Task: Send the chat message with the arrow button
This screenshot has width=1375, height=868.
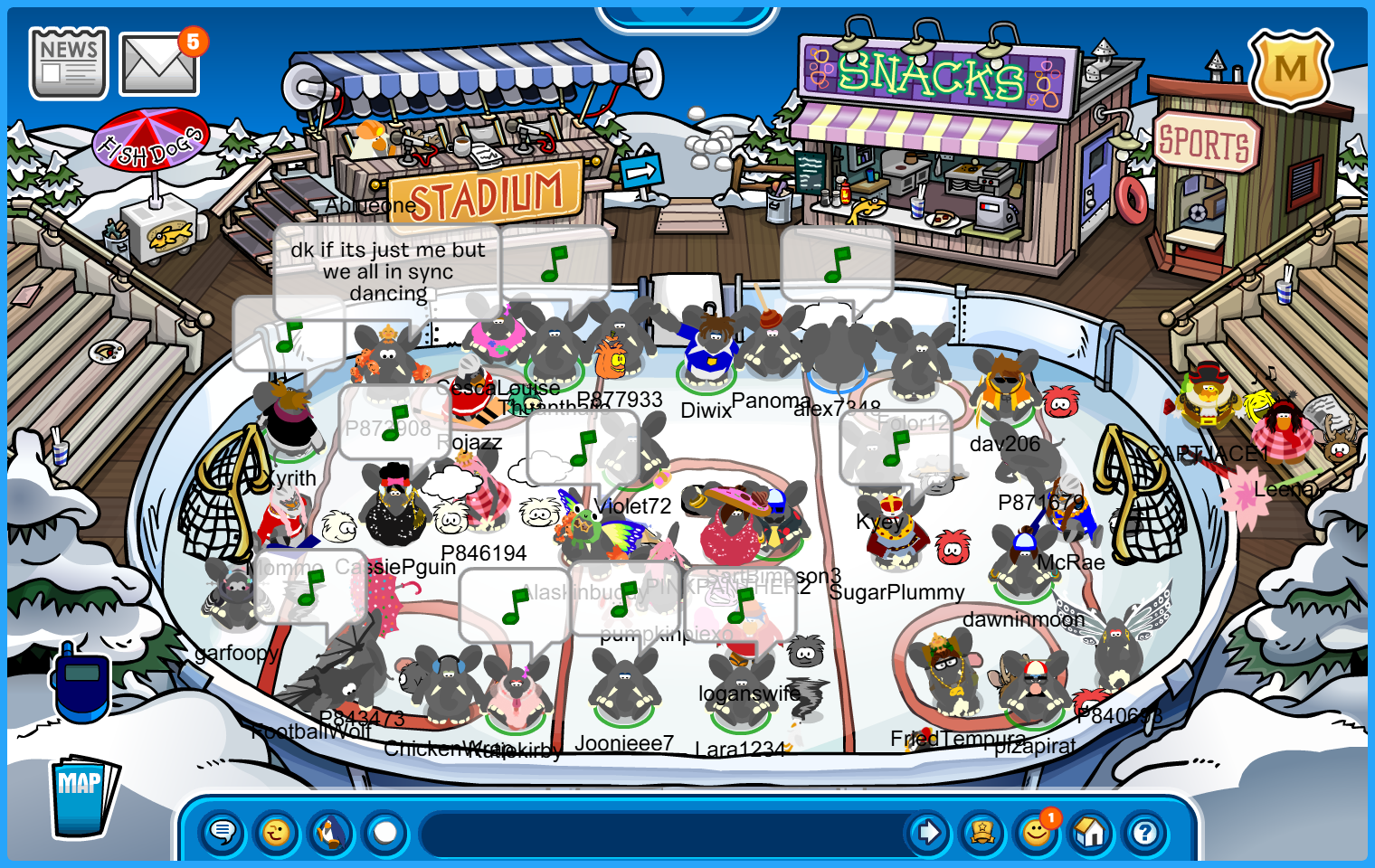Action: coord(928,832)
